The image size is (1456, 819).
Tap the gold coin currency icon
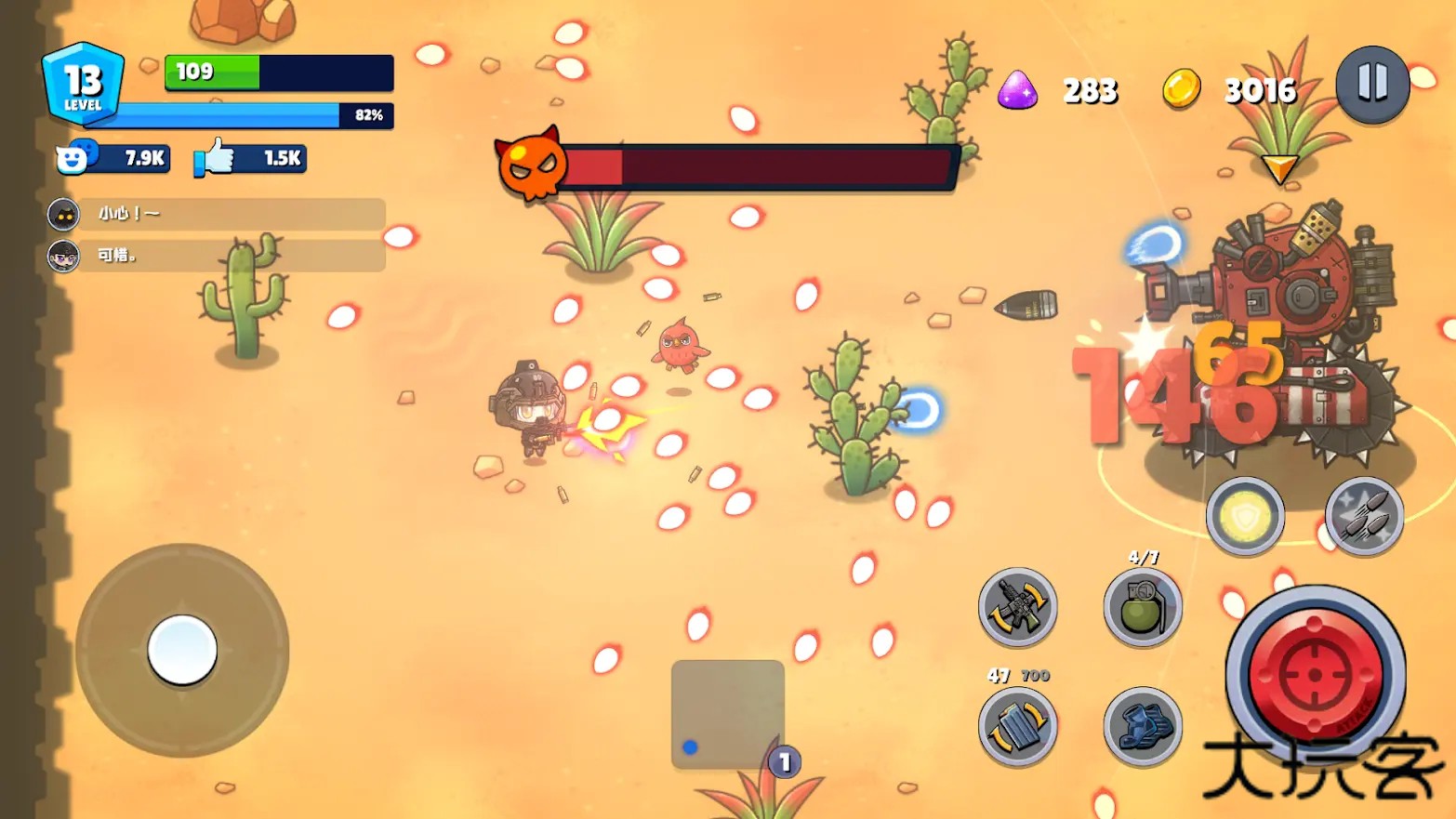point(1181,90)
